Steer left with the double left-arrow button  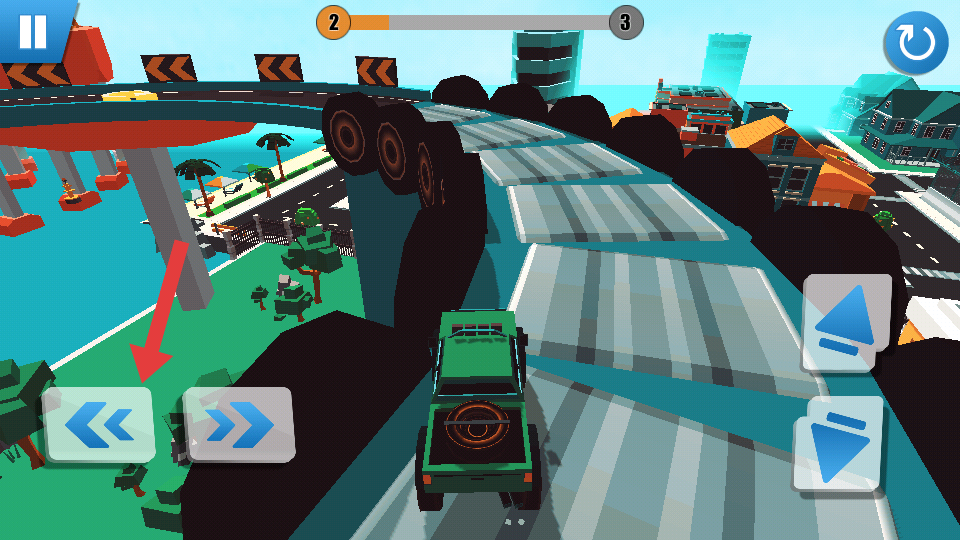click(99, 425)
